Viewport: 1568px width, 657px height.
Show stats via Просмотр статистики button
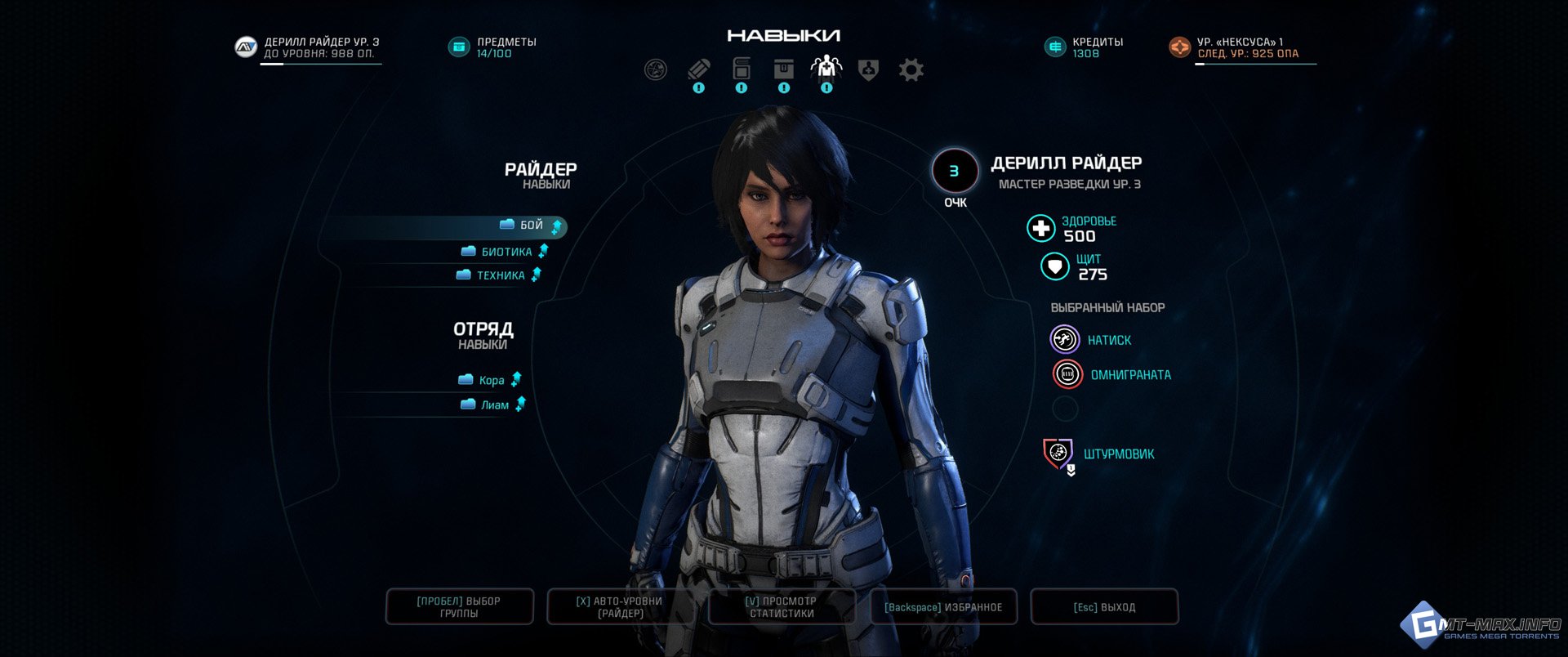point(782,606)
